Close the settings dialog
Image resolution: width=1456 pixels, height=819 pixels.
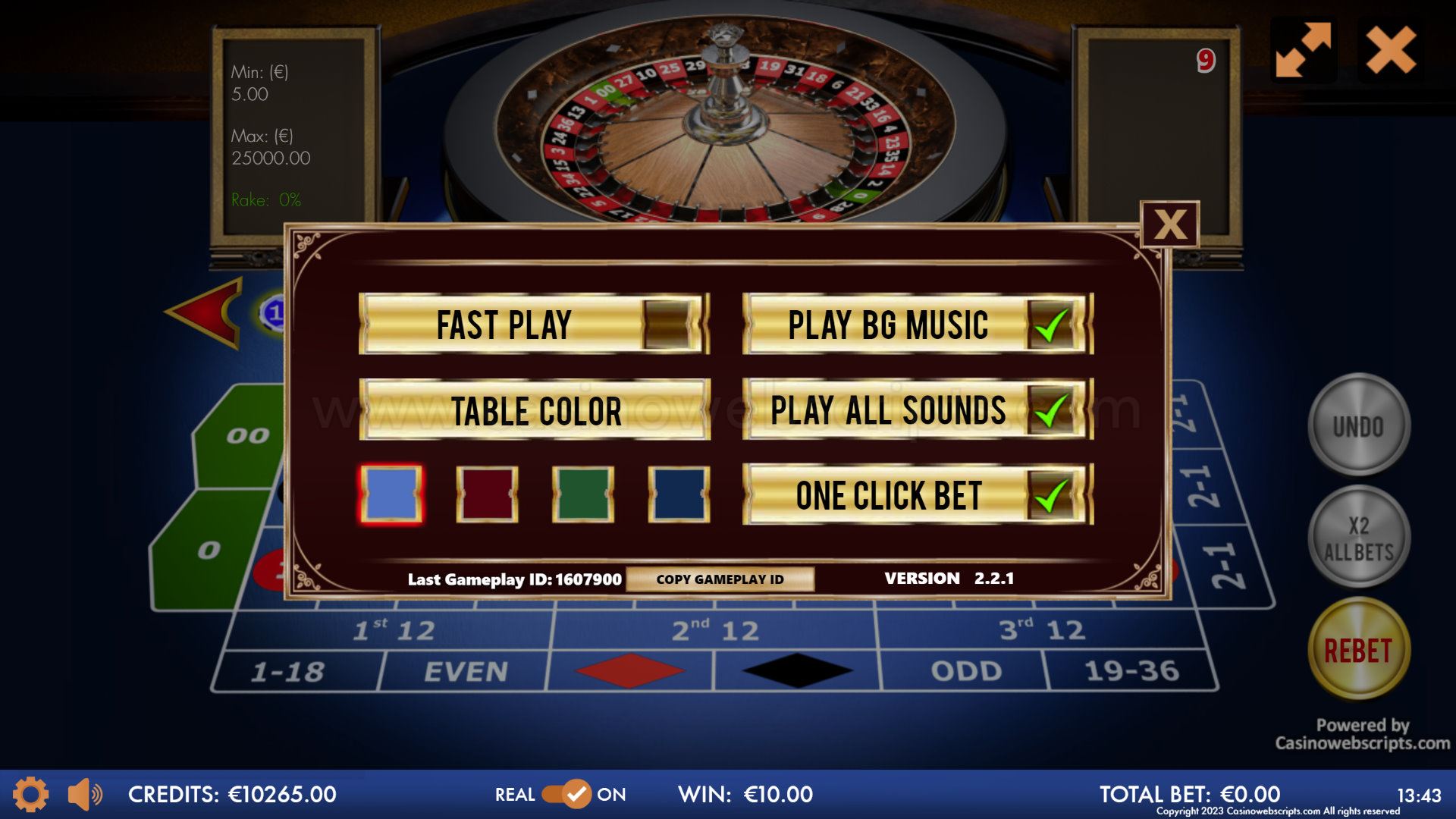pos(1169,224)
